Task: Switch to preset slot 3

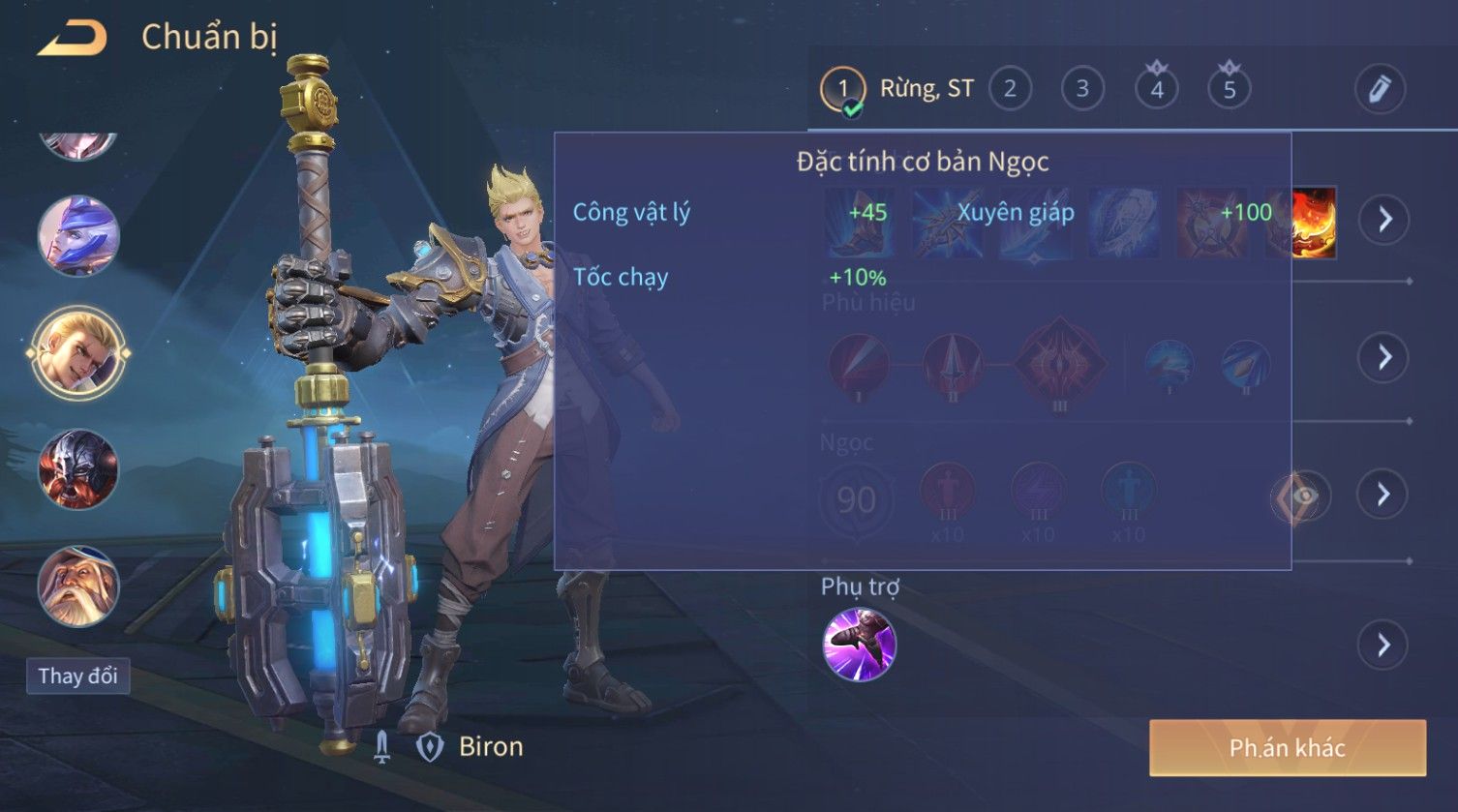Action: 1082,89
